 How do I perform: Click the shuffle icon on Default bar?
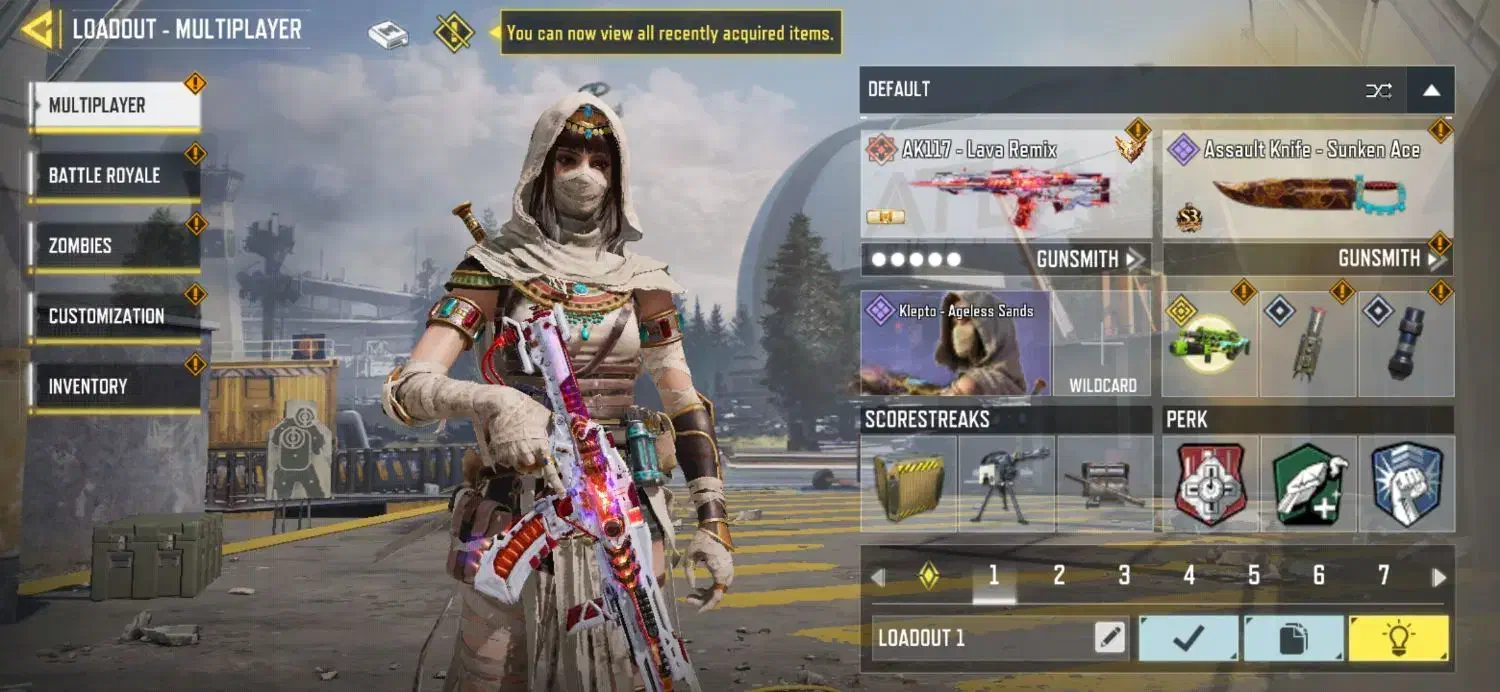(1379, 90)
